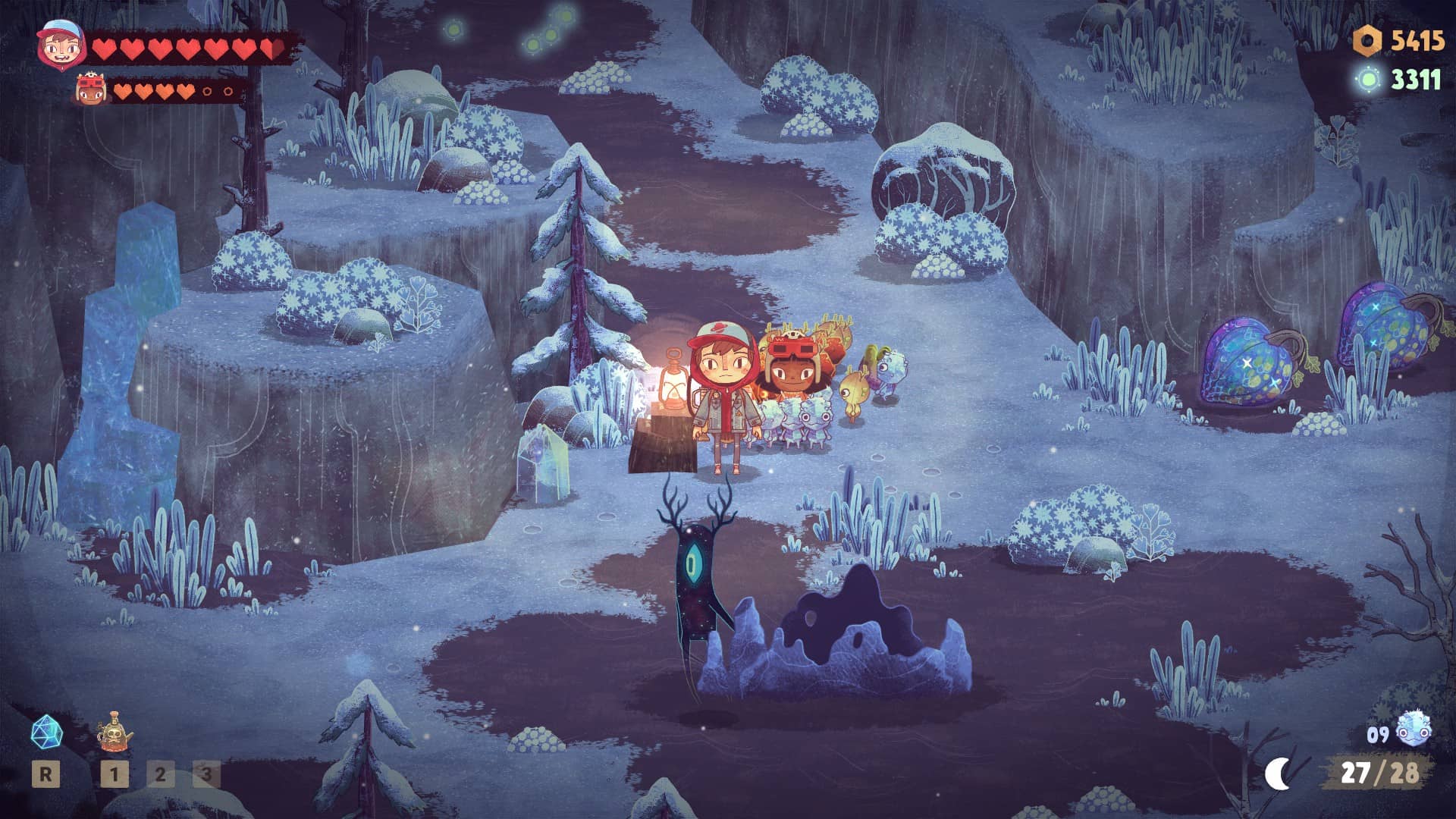Click the crescent moon night indicator

1279,773
